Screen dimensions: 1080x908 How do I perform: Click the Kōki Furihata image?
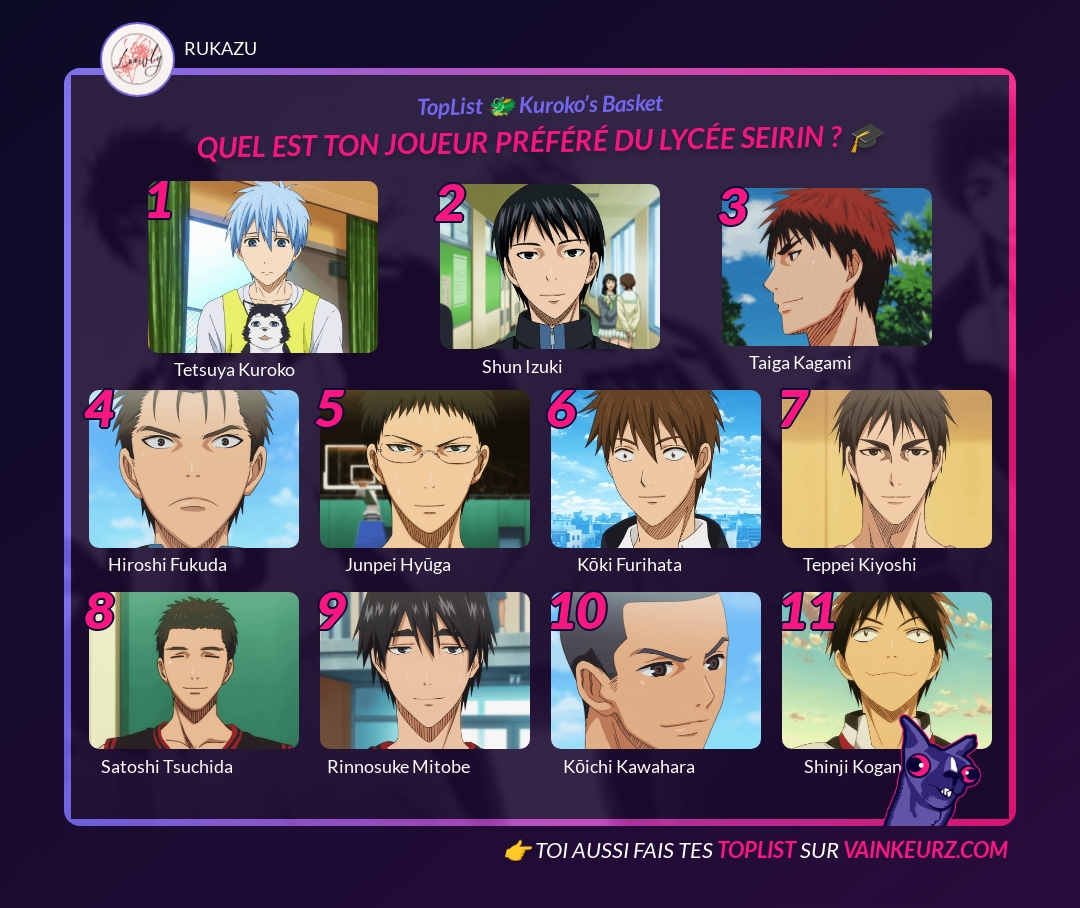pos(656,469)
